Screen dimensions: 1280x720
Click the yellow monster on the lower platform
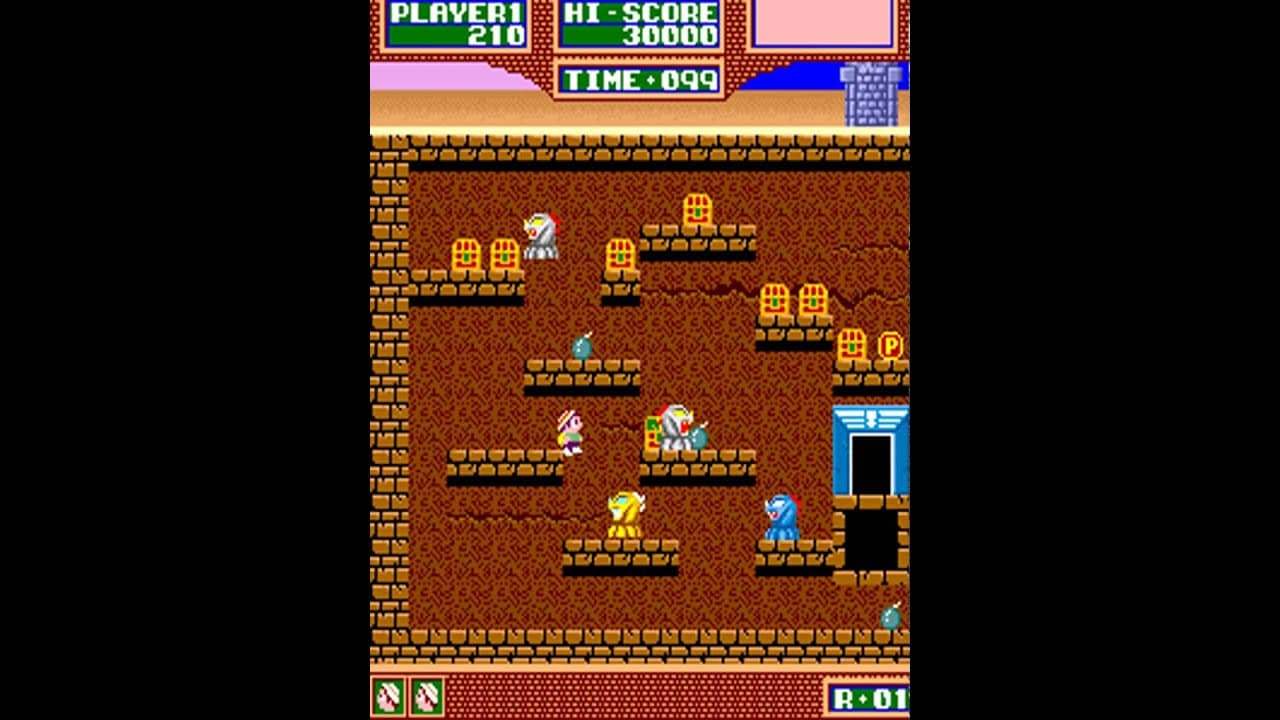[x=621, y=513]
